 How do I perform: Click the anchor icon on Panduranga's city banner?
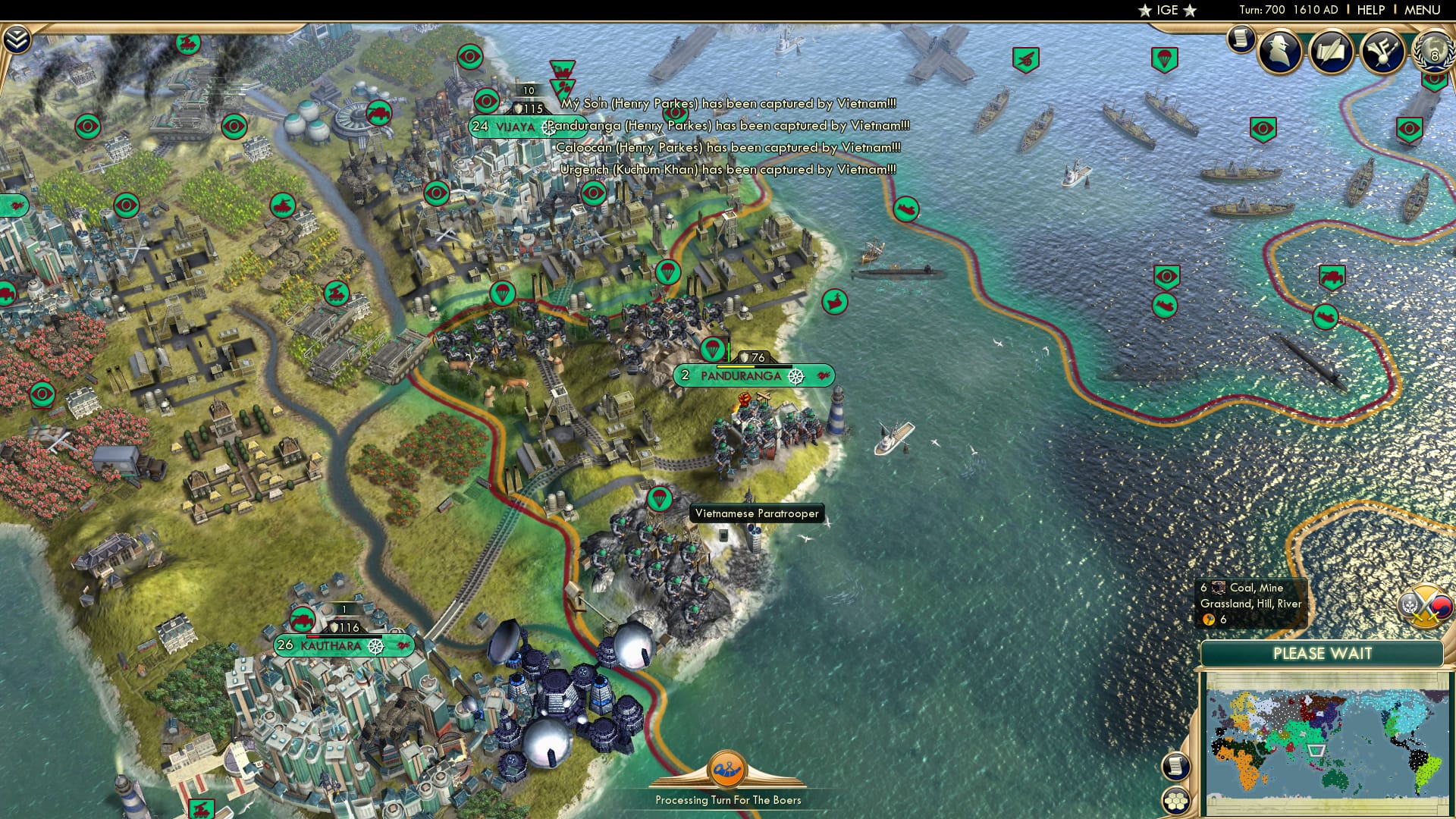click(795, 375)
